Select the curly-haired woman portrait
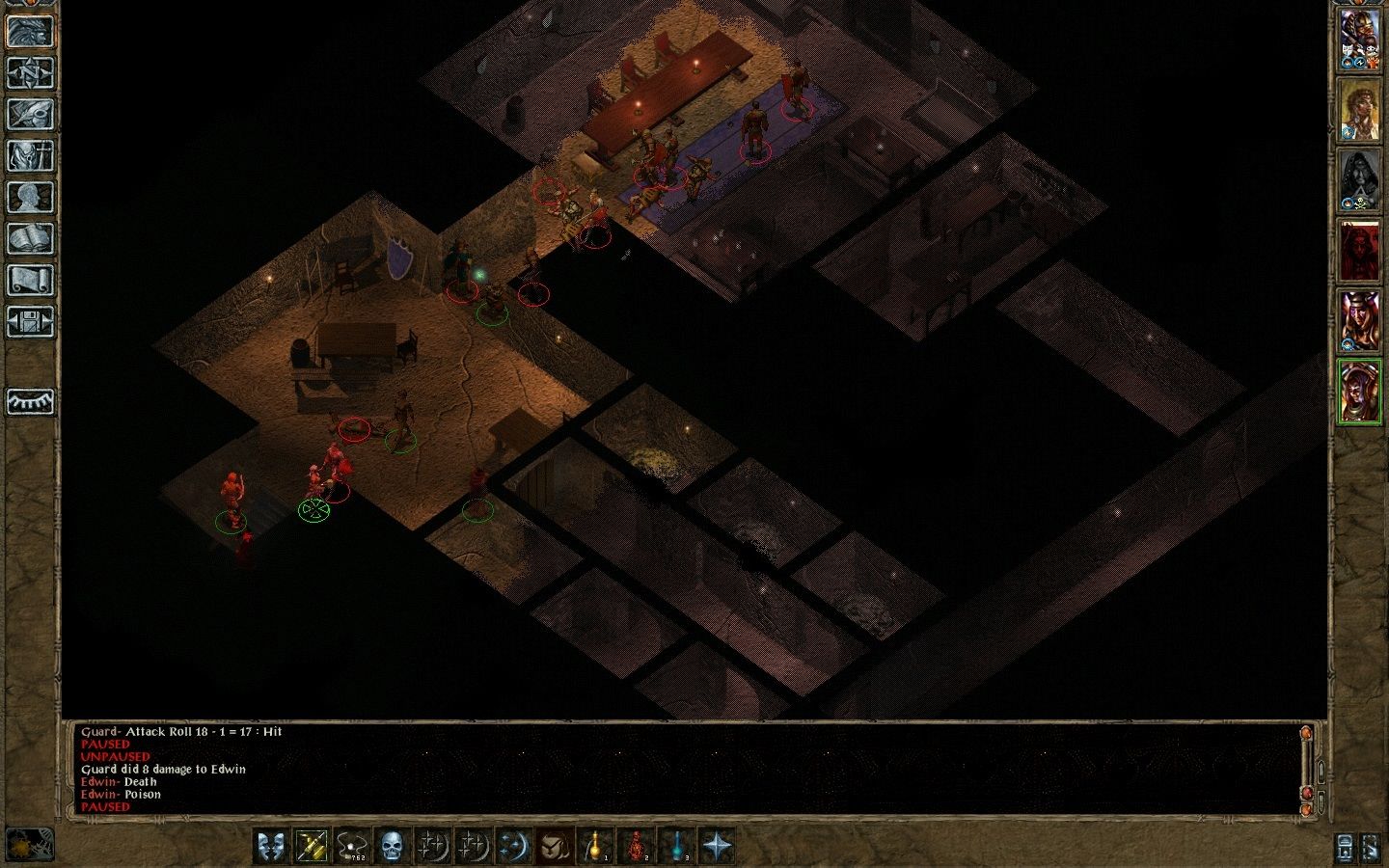The width and height of the screenshot is (1389, 868). 1359,110
